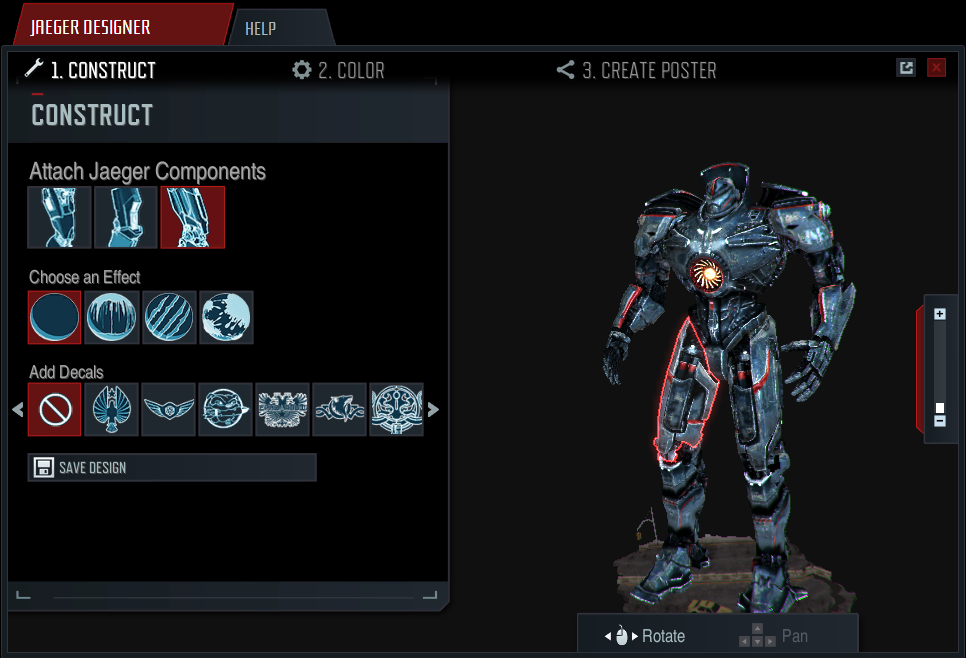Choose the plain circle effect
966x658 pixels.
pyautogui.click(x=55, y=317)
